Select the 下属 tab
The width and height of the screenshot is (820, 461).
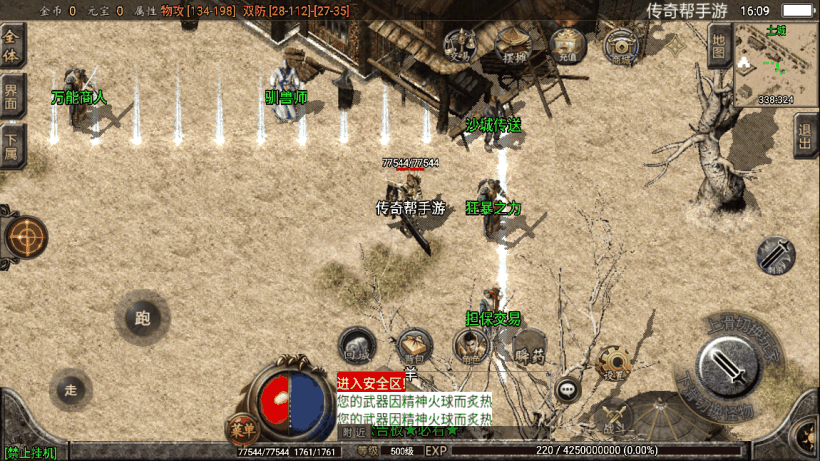[12, 148]
